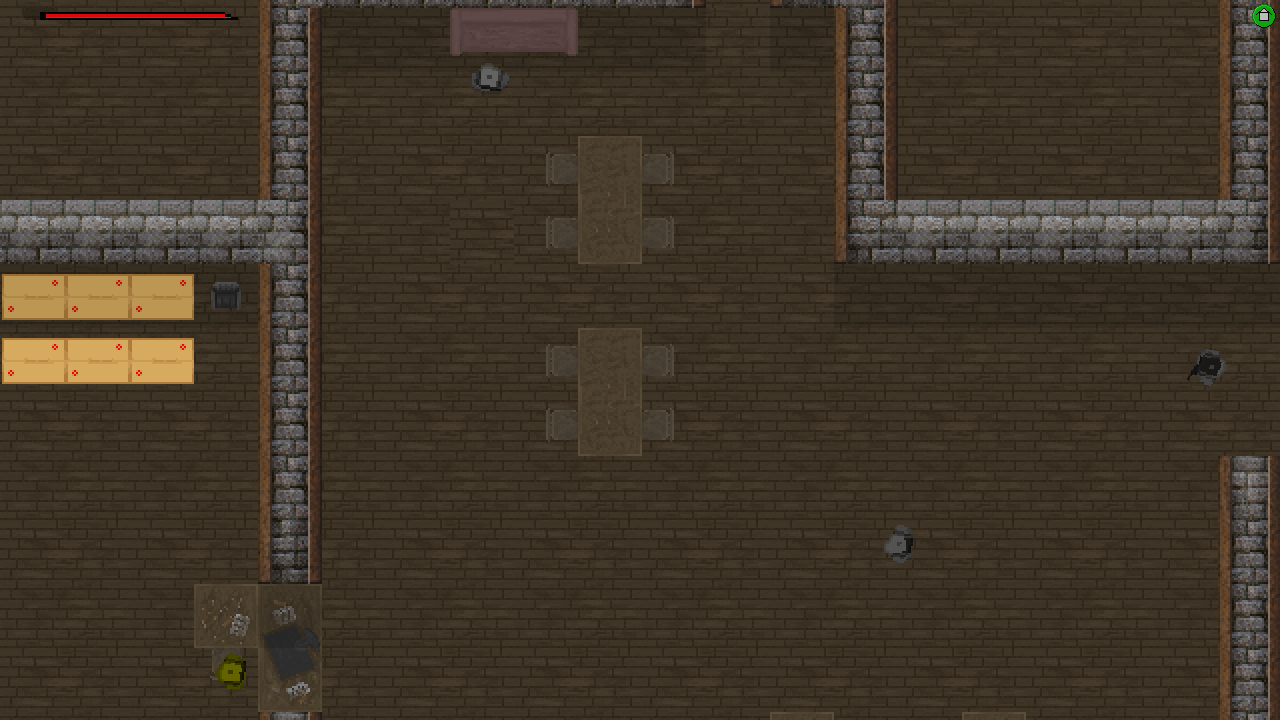Target the gray slime in the lower hall
The width and height of the screenshot is (1280, 720).
click(x=899, y=545)
